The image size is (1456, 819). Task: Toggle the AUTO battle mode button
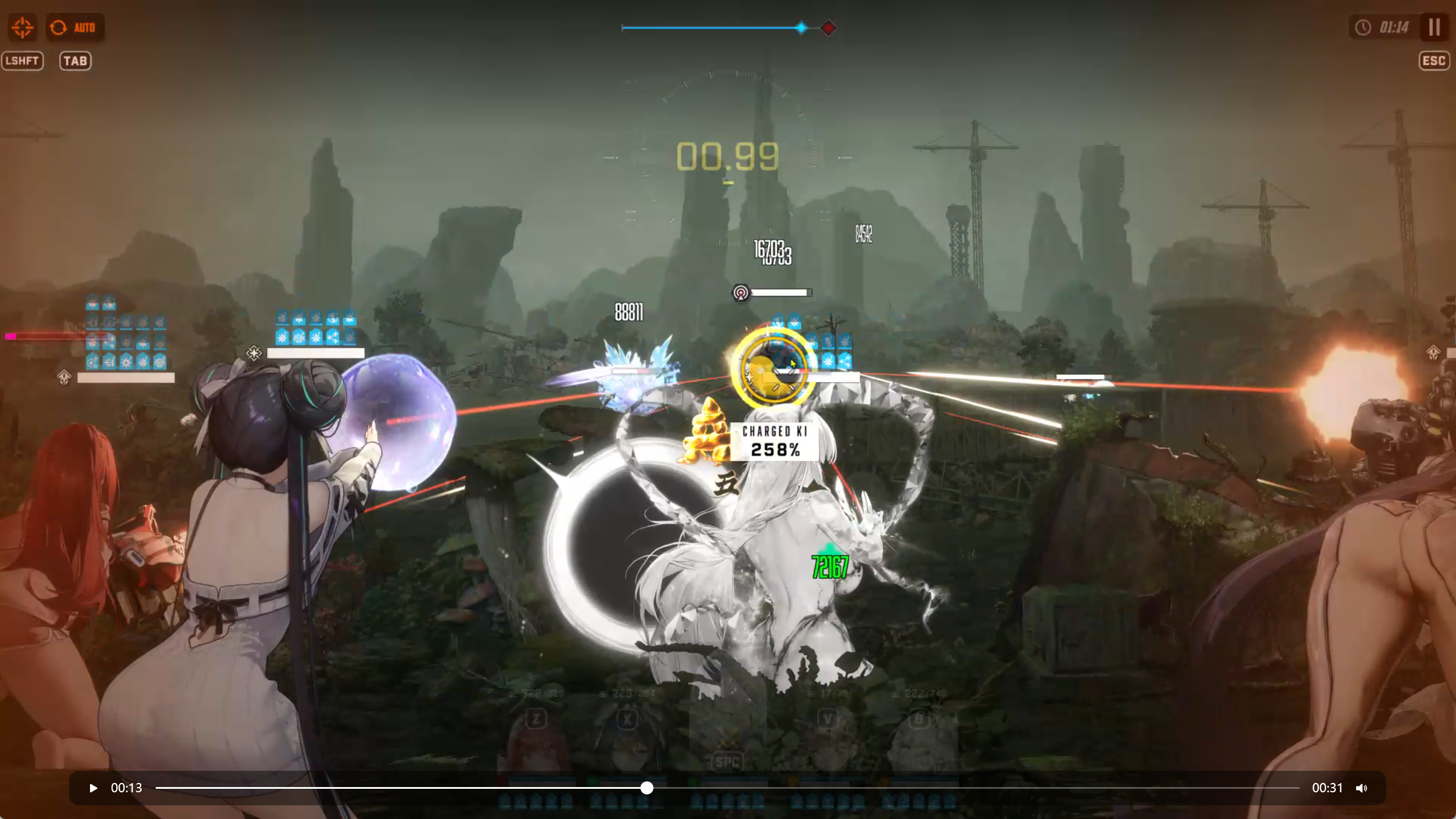pos(75,27)
